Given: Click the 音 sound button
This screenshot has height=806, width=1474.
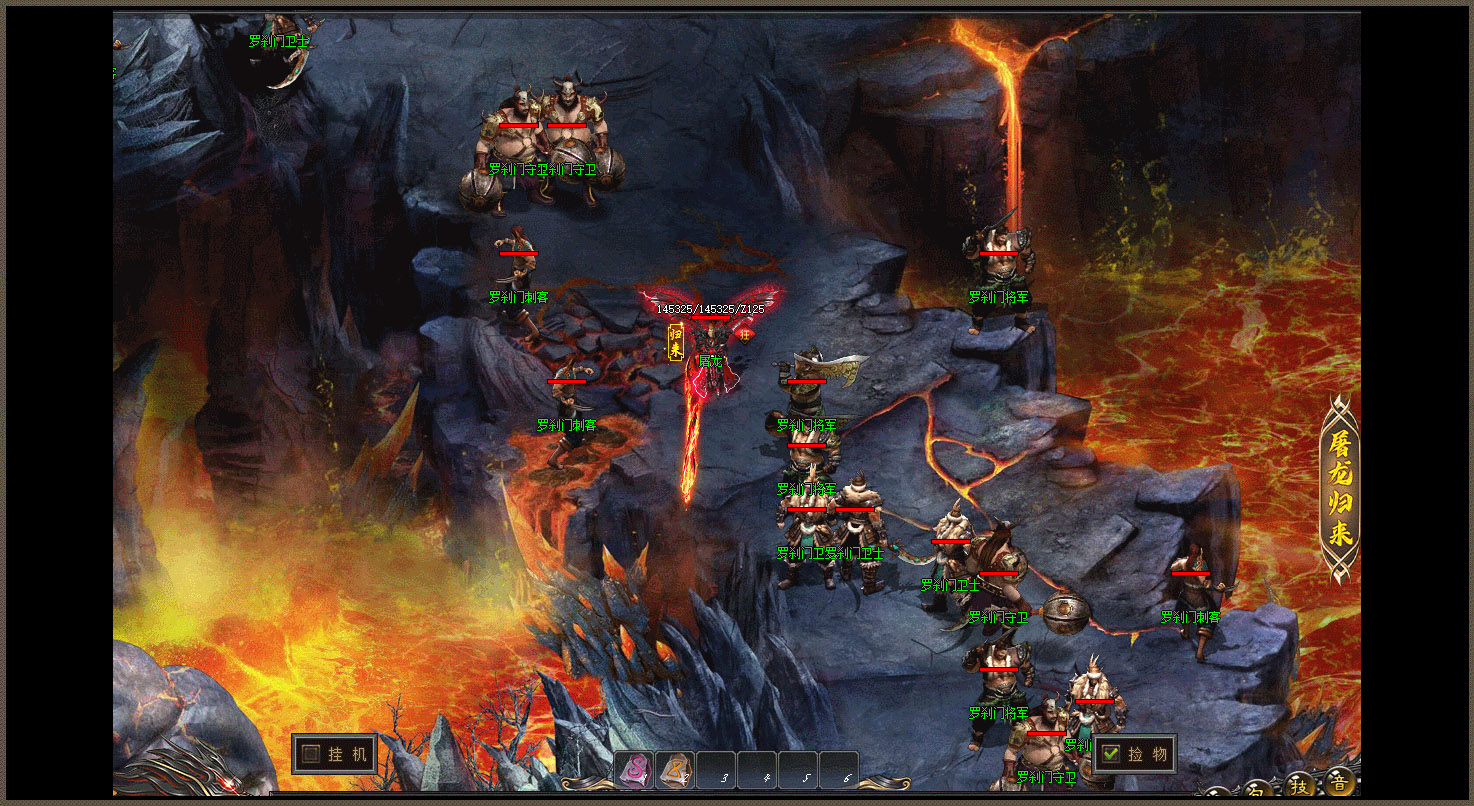Looking at the screenshot, I should click(x=1339, y=782).
